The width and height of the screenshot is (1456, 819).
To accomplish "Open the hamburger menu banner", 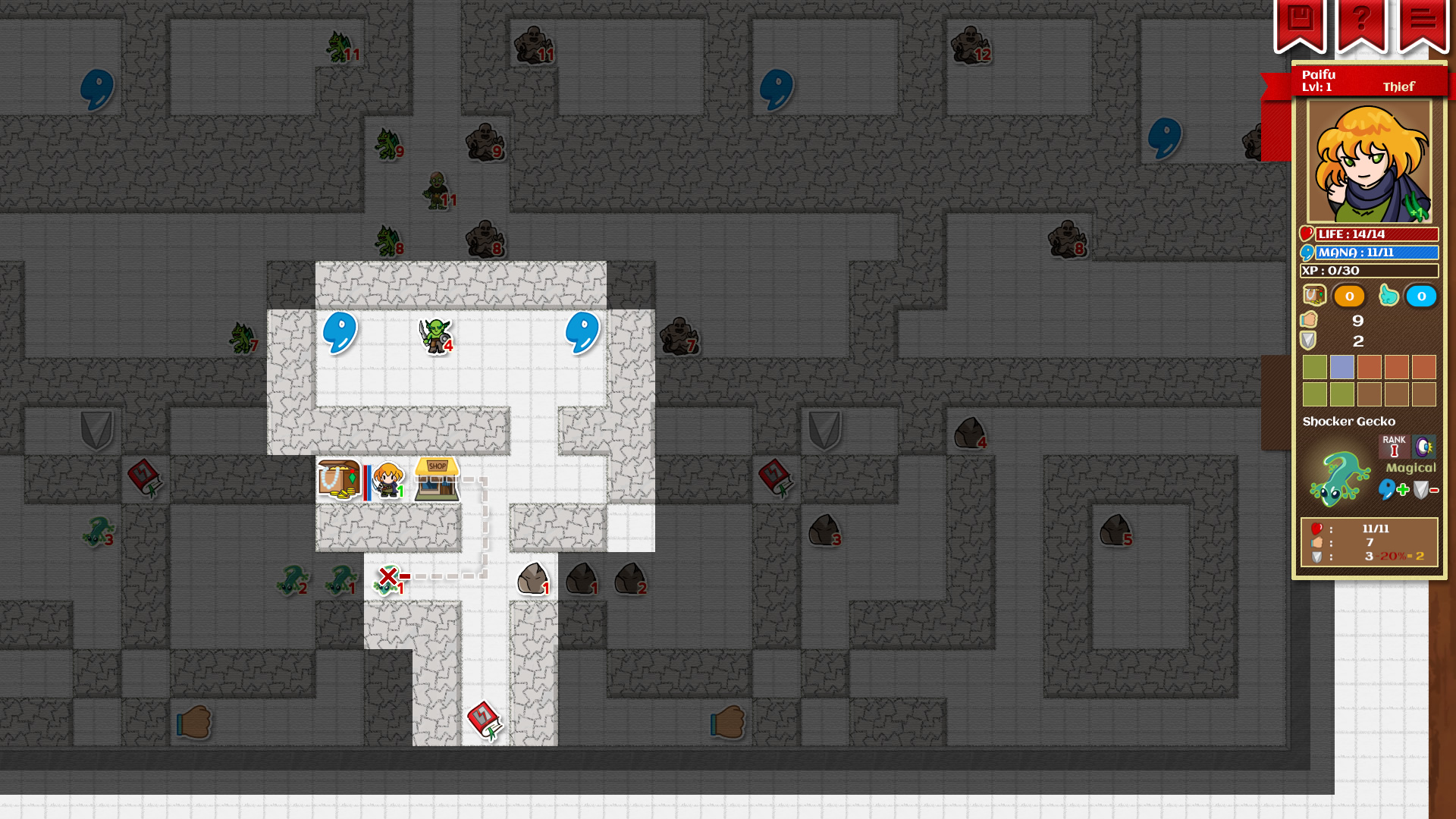I will coord(1423,20).
